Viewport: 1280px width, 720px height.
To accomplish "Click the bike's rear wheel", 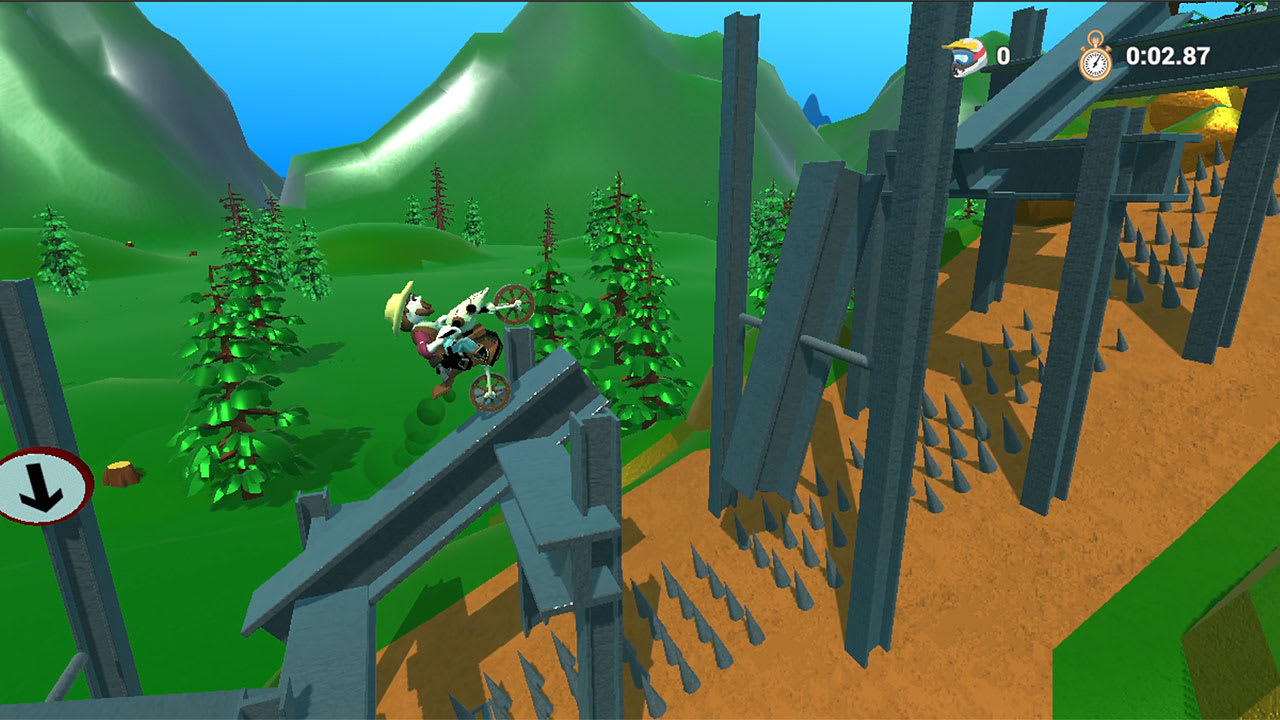I will (x=489, y=393).
